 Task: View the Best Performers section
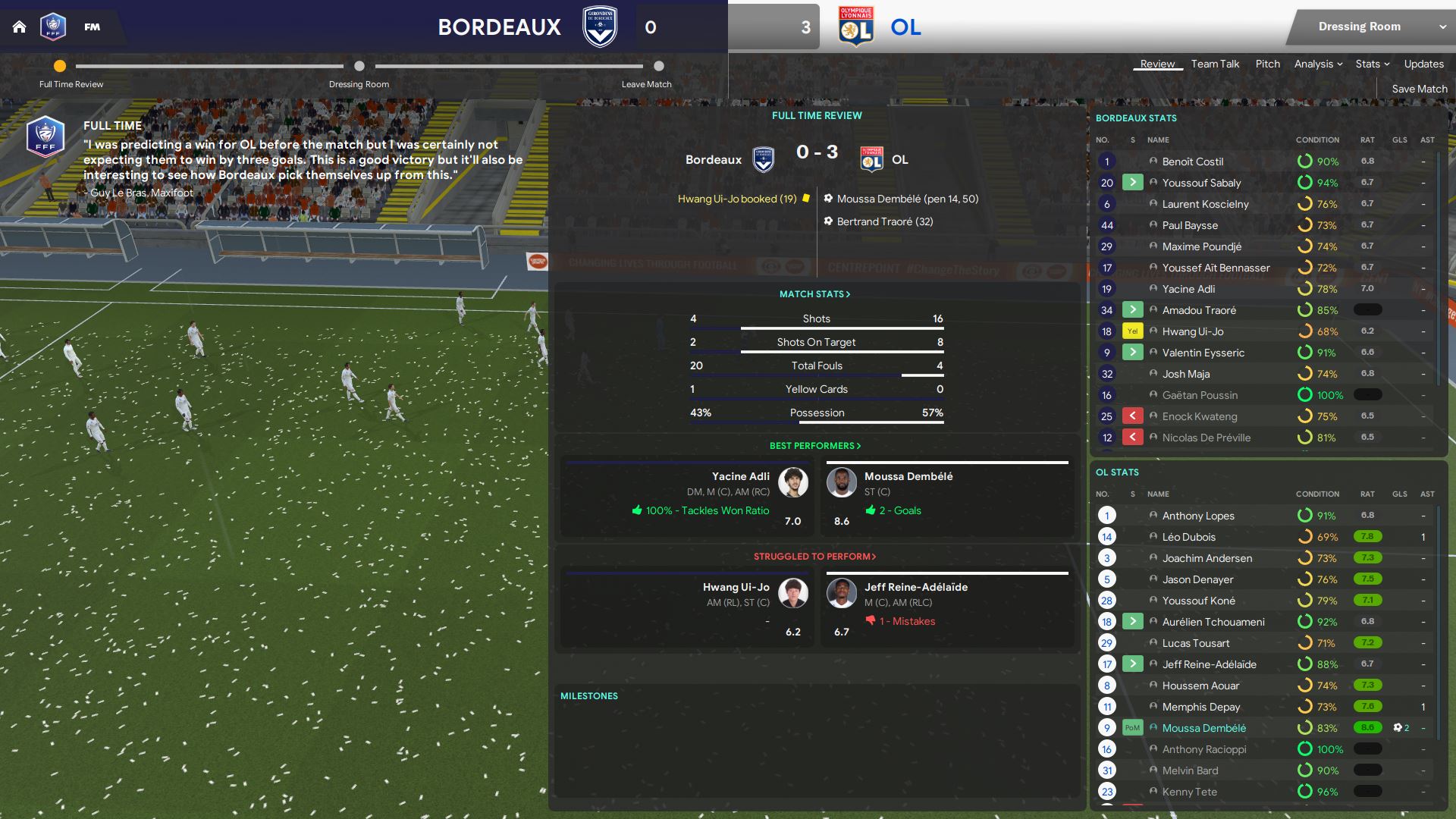[x=815, y=445]
